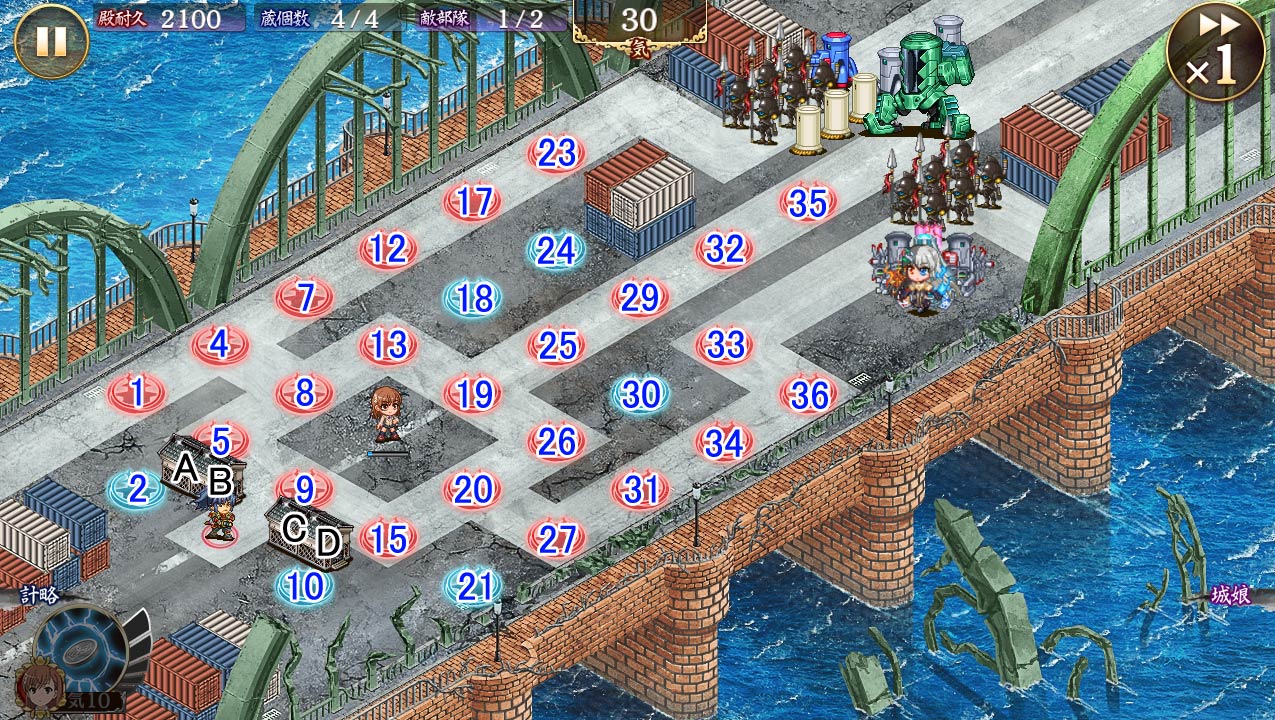Select placement tile number 36
Image resolution: width=1275 pixels, height=720 pixels.
[x=808, y=395]
